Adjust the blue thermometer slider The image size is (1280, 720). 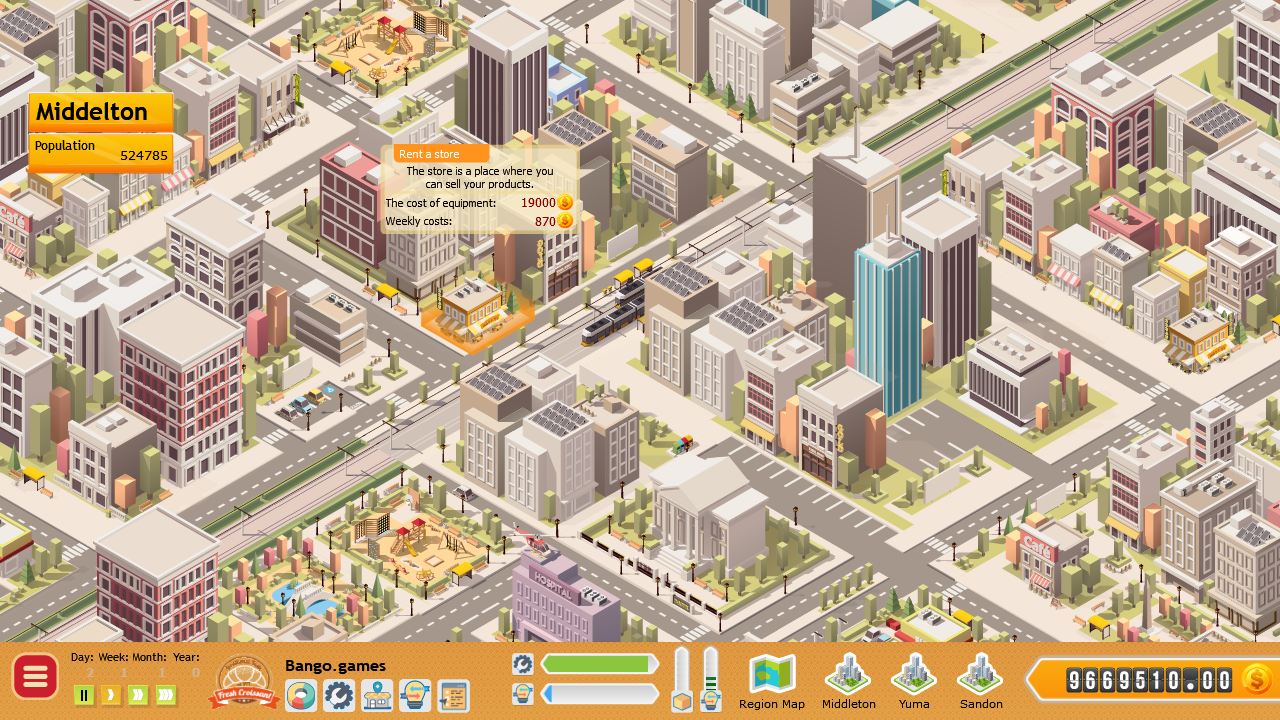tap(712, 680)
